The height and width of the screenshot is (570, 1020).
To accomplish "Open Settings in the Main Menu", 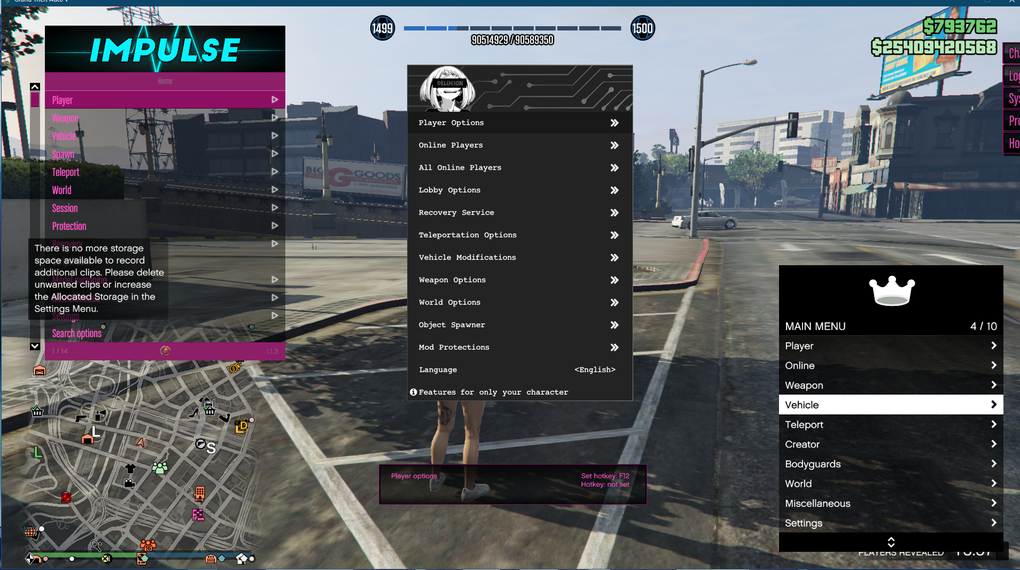I will tap(890, 523).
